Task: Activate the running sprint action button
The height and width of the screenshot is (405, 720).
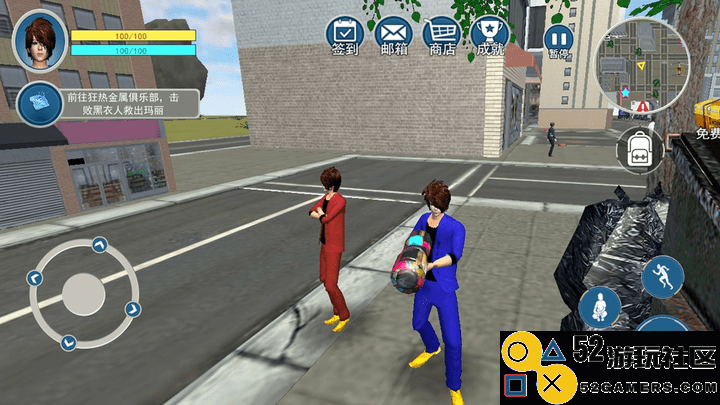Action: [662, 276]
